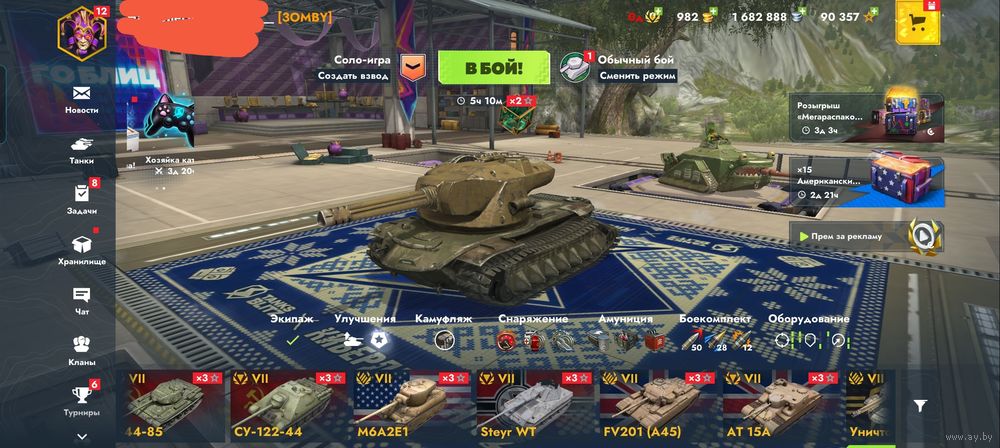The image size is (1000, 448).
Task: Open the player profile avatar
Action: (81, 31)
